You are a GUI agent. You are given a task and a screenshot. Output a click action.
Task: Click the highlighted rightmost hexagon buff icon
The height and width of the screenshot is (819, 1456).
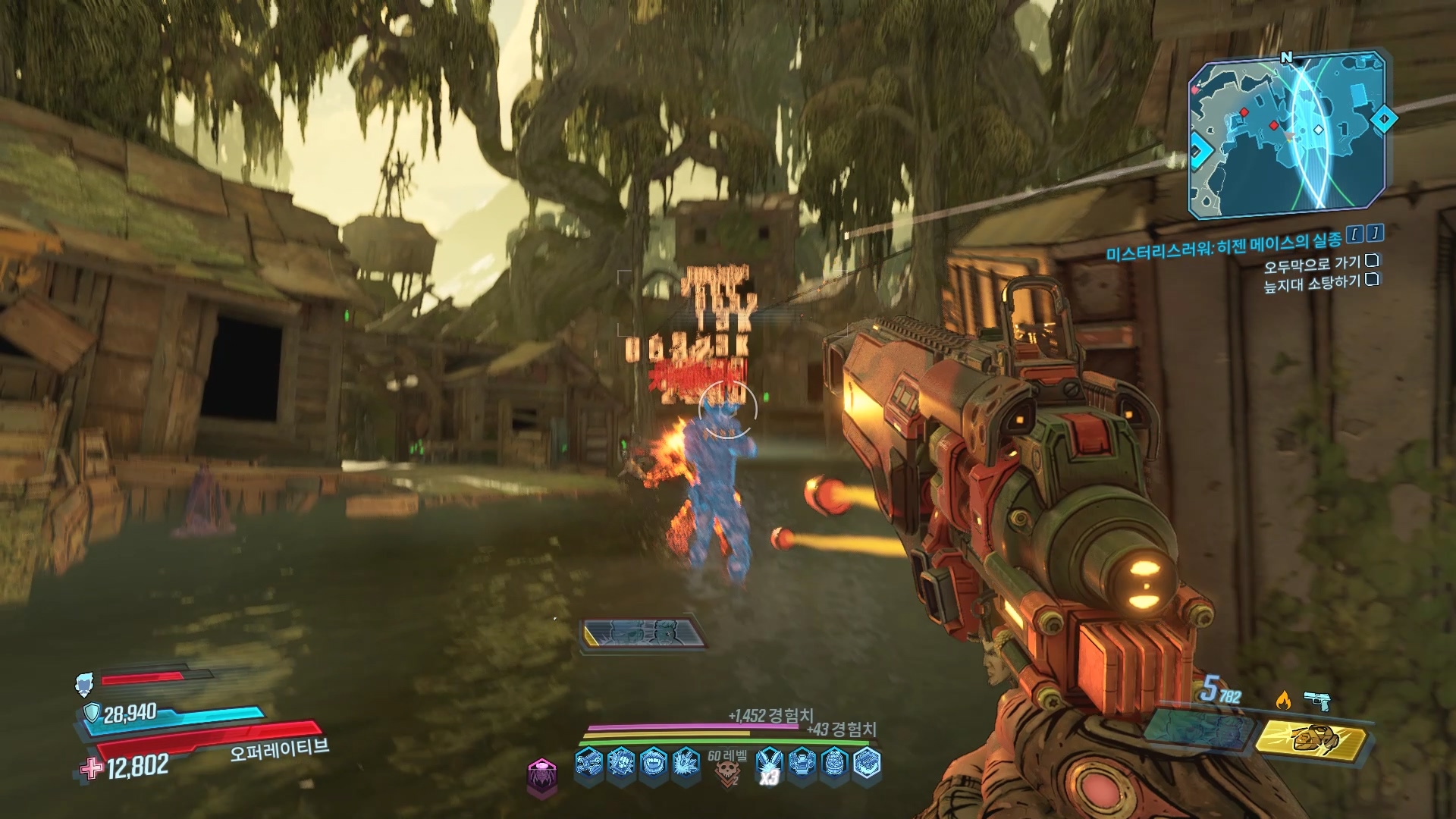point(867,763)
